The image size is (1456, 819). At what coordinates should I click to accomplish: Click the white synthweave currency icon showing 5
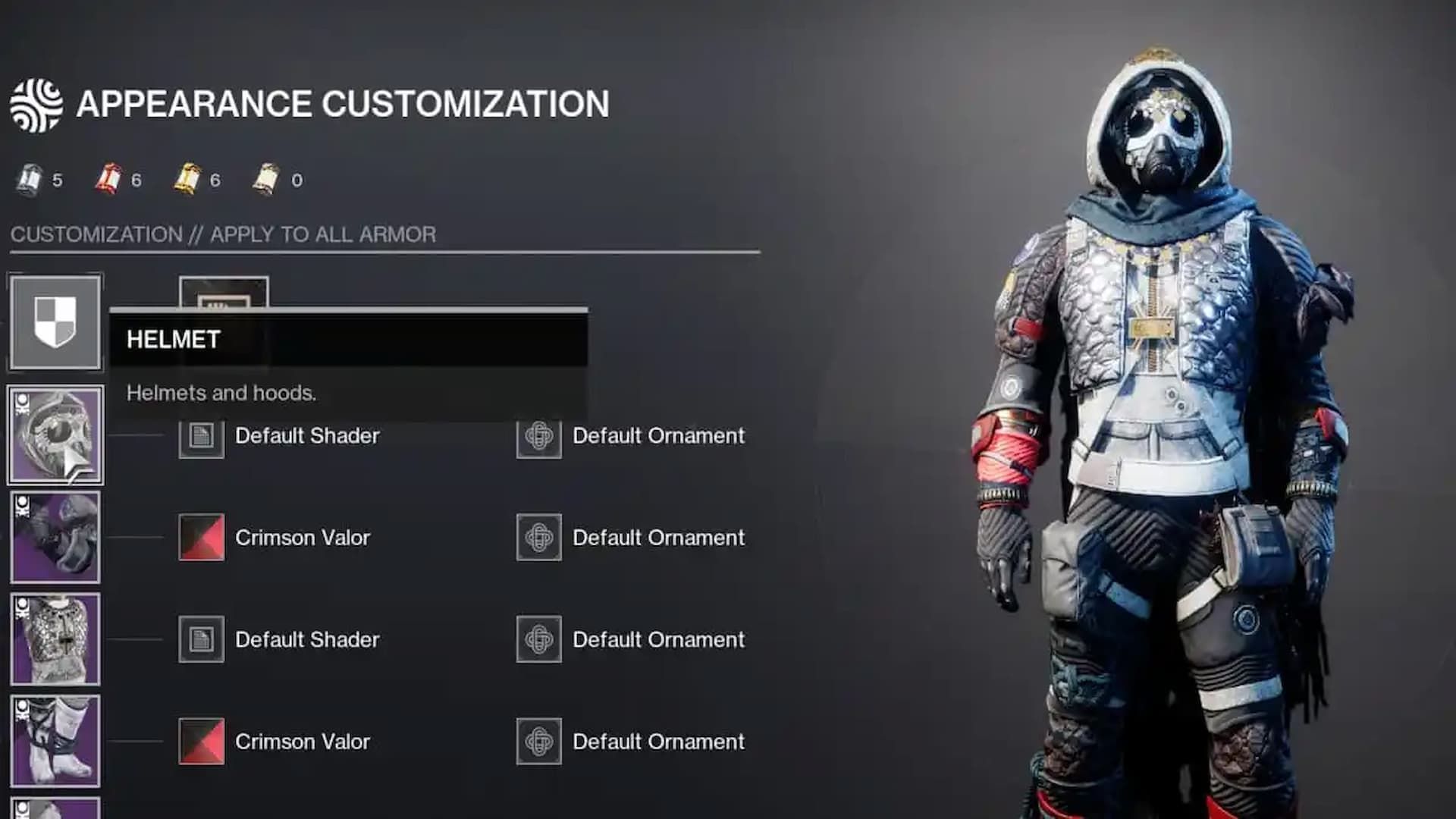click(32, 178)
